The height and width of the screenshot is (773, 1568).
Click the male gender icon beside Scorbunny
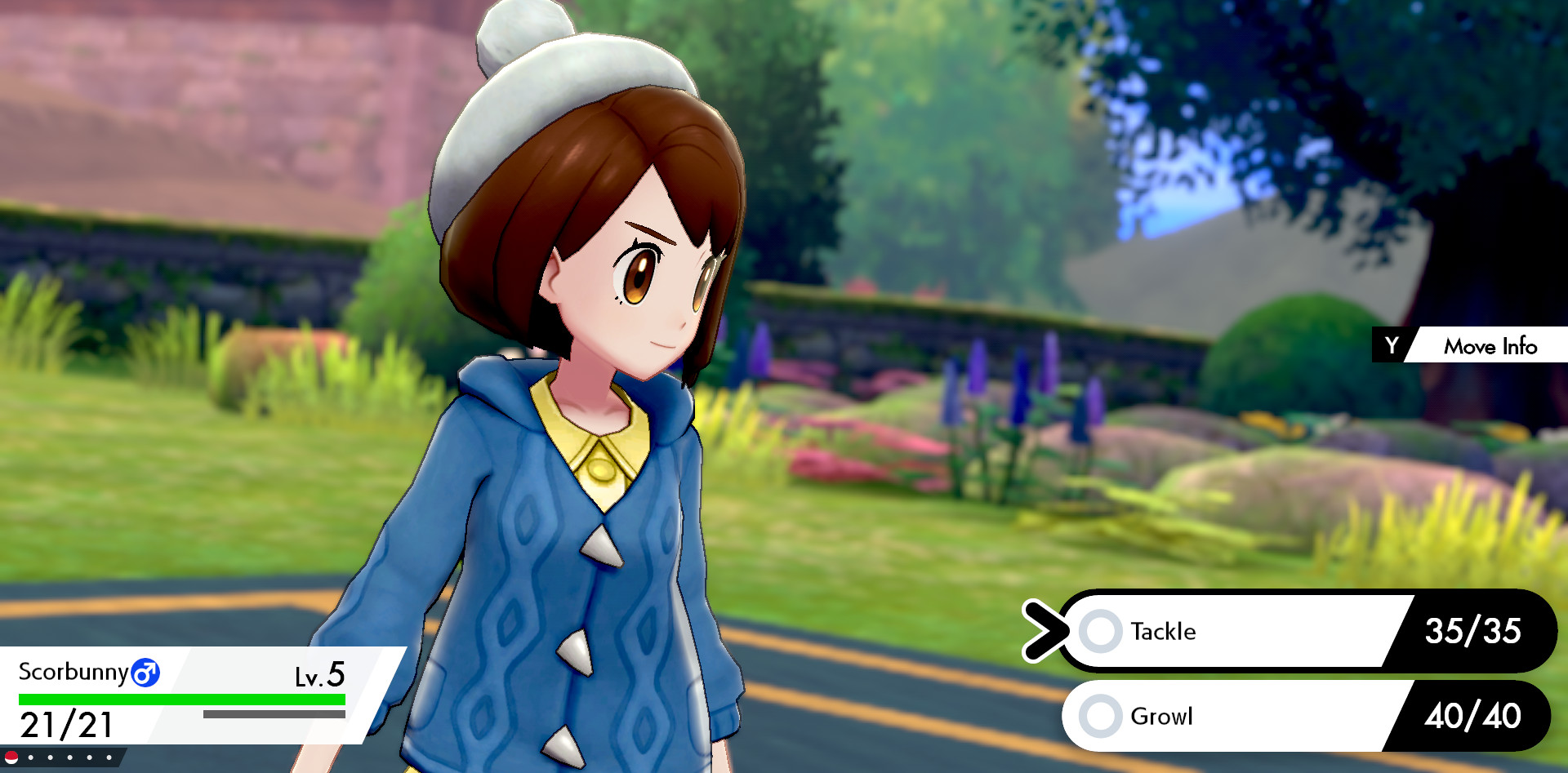point(147,673)
